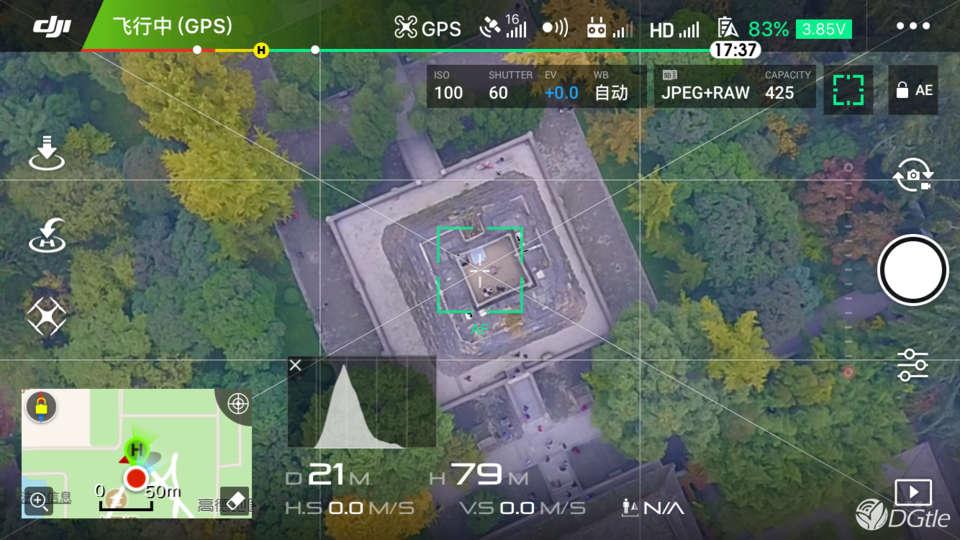Open the flight status bar showing 飞行中 (GPS)
Image resolution: width=960 pixels, height=540 pixels.
tap(172, 27)
